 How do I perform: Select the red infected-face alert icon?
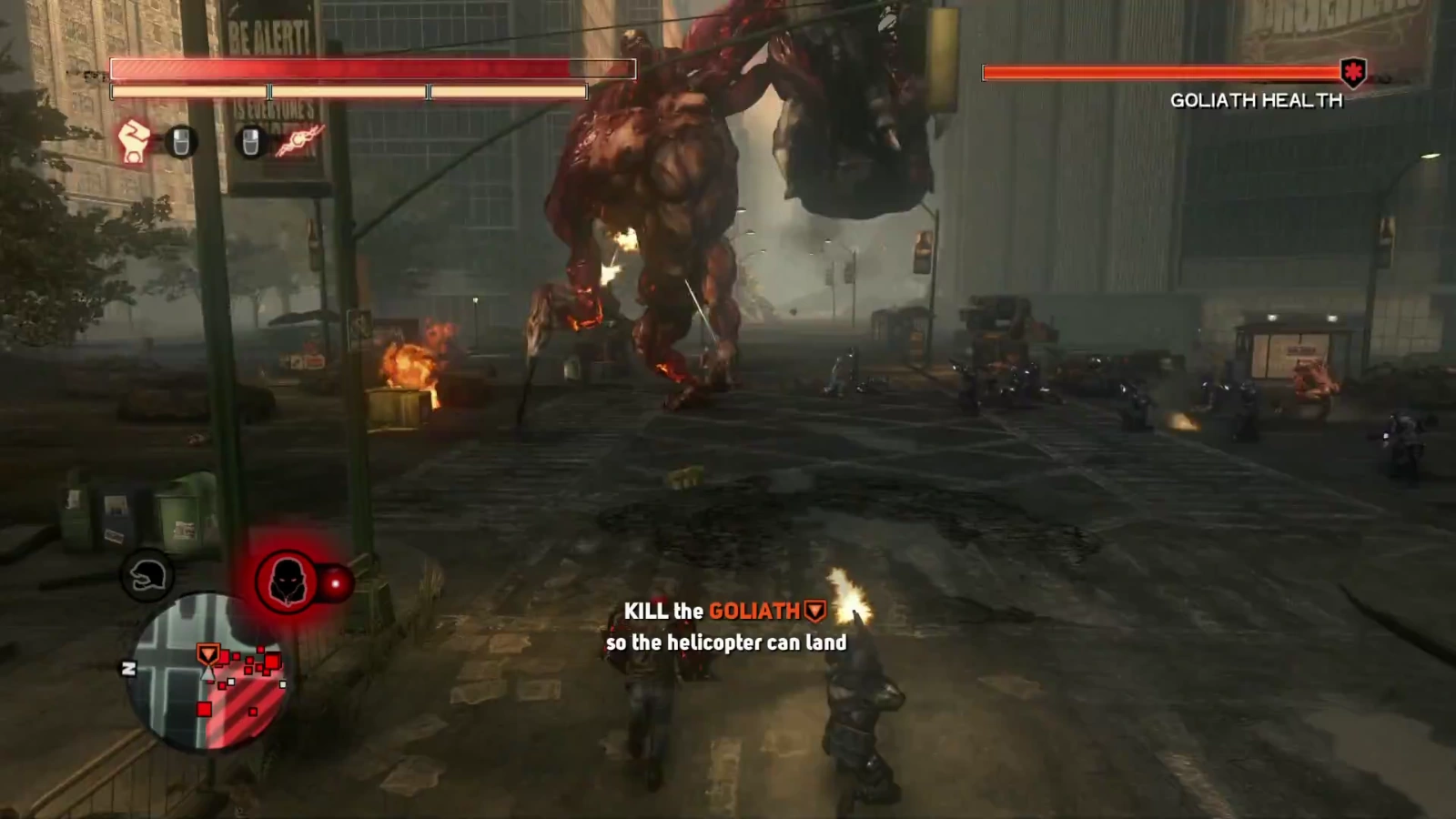click(287, 582)
